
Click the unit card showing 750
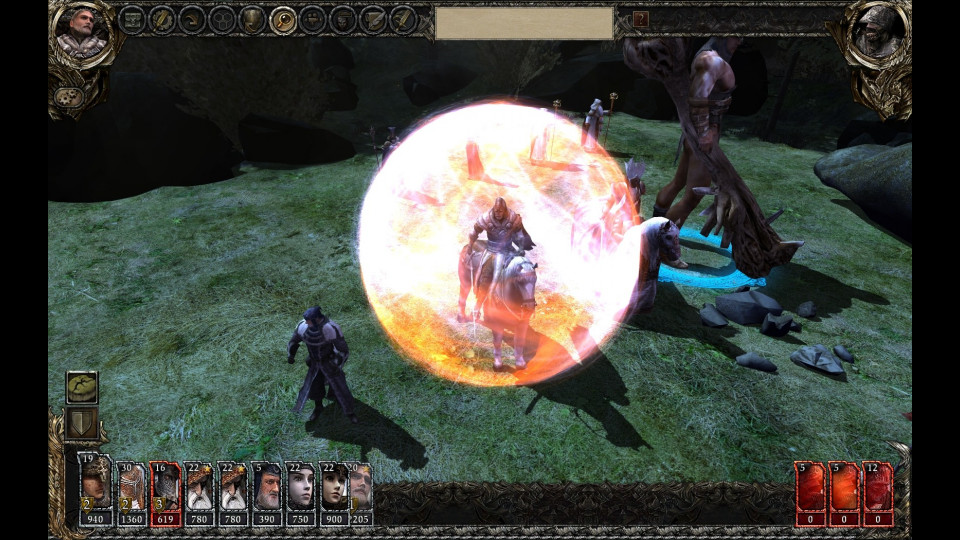point(301,491)
